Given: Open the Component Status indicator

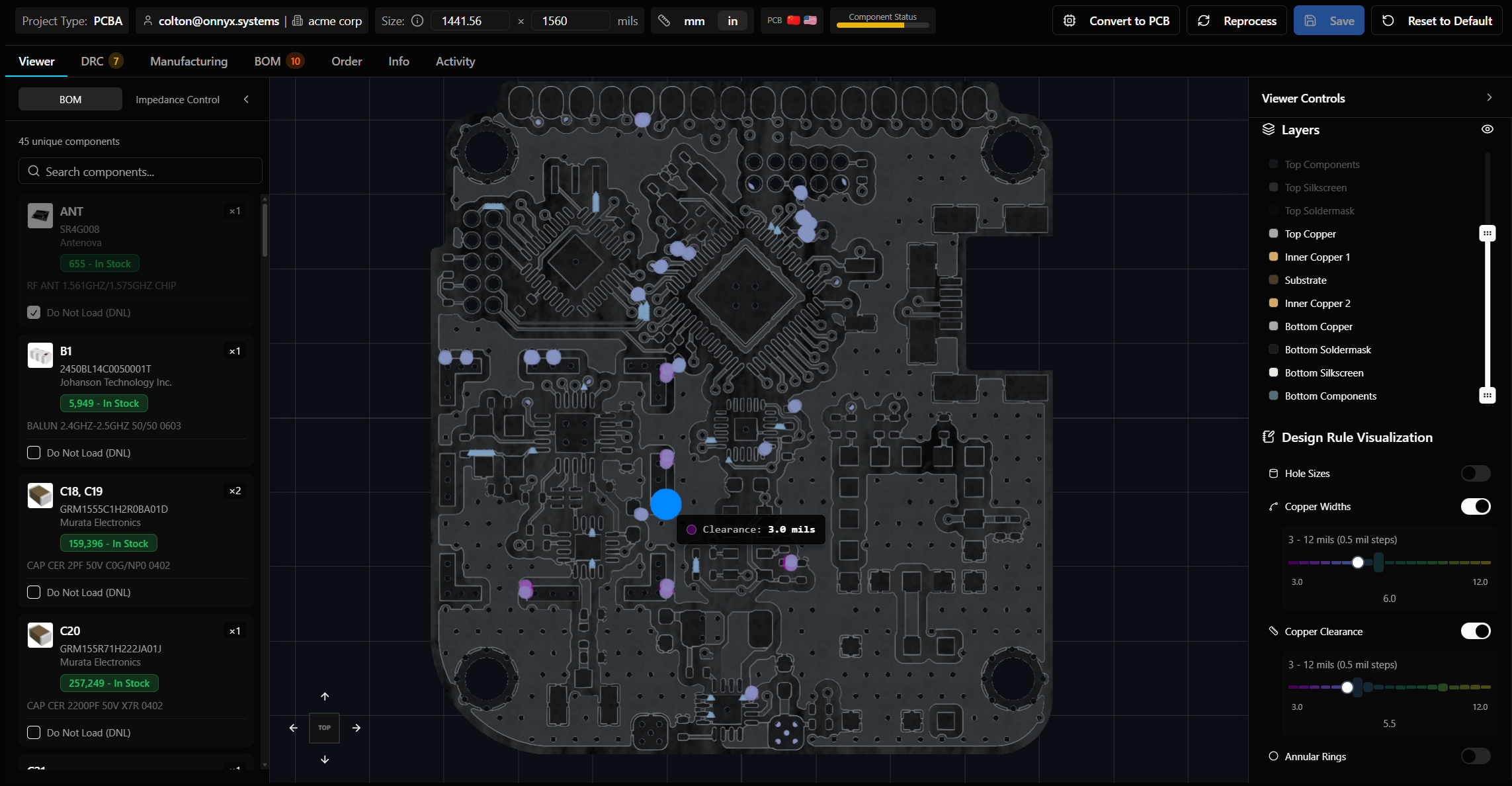Looking at the screenshot, I should click(x=882, y=20).
